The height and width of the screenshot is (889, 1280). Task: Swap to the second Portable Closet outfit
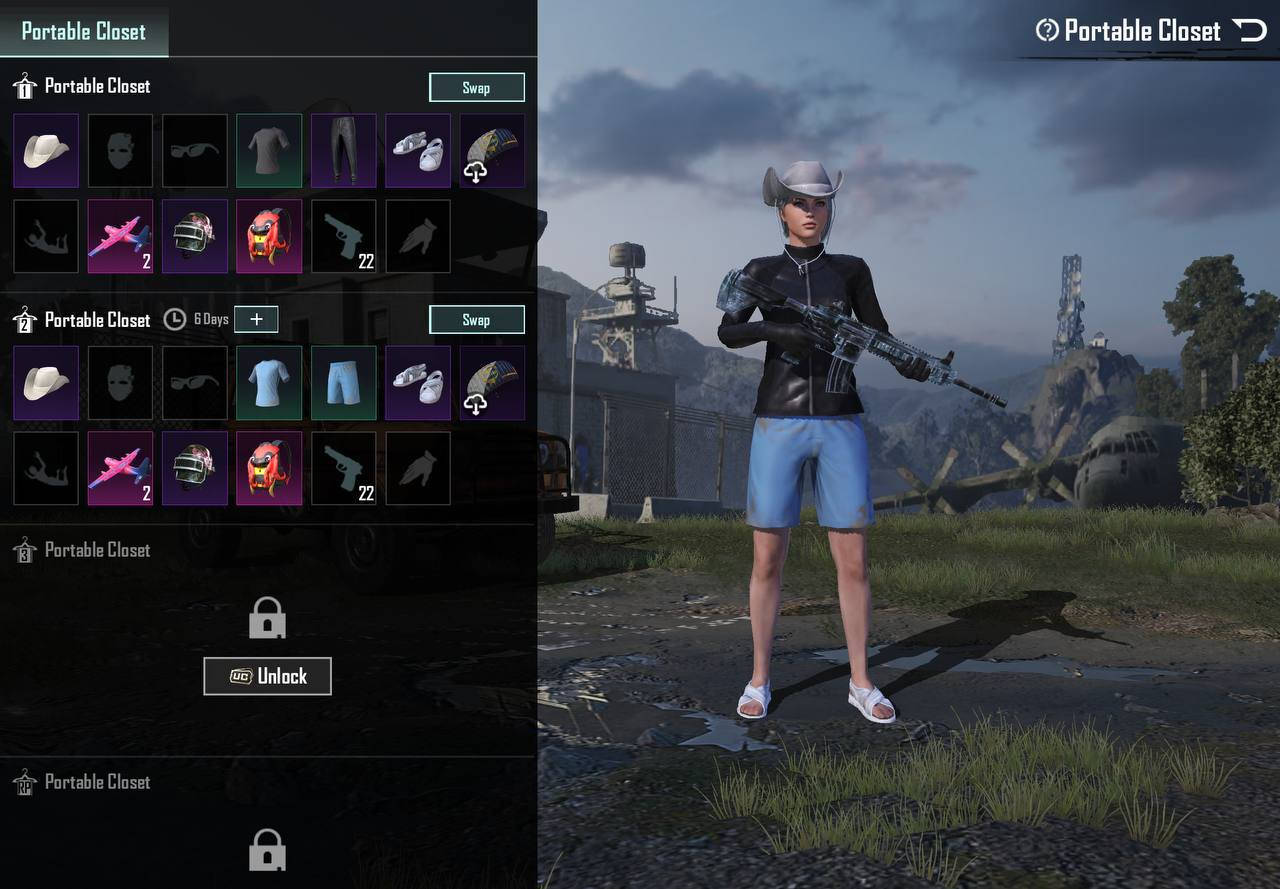pos(476,320)
